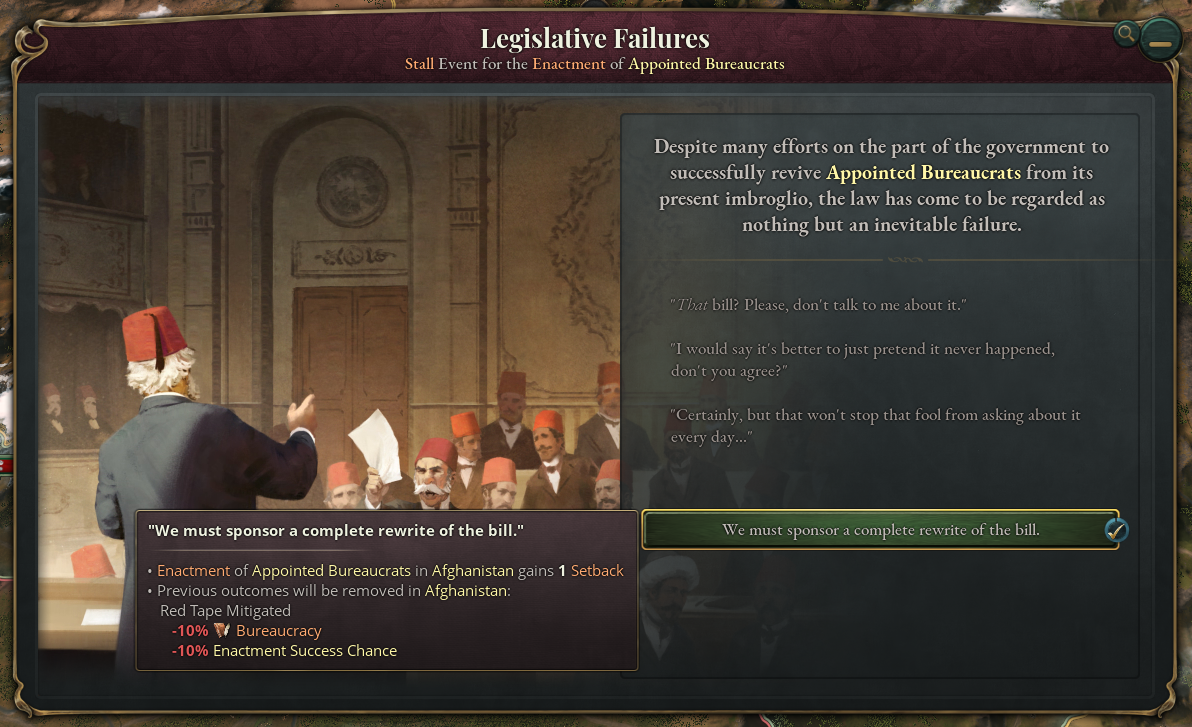This screenshot has height=727, width=1192.
Task: Open the highlighted Appointed Bureaucrats law in the description
Action: (x=923, y=173)
